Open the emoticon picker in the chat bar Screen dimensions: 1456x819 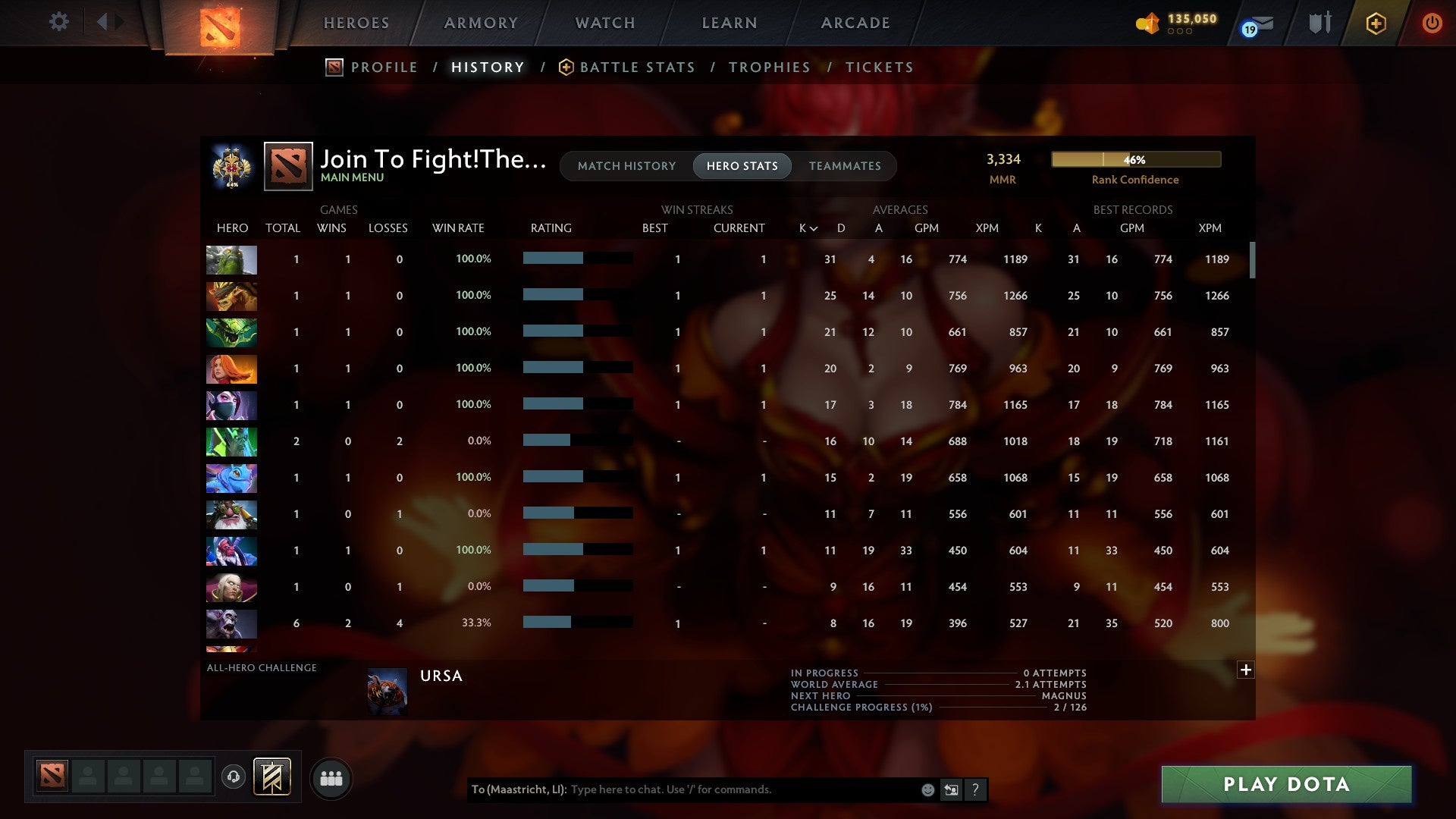[x=927, y=789]
